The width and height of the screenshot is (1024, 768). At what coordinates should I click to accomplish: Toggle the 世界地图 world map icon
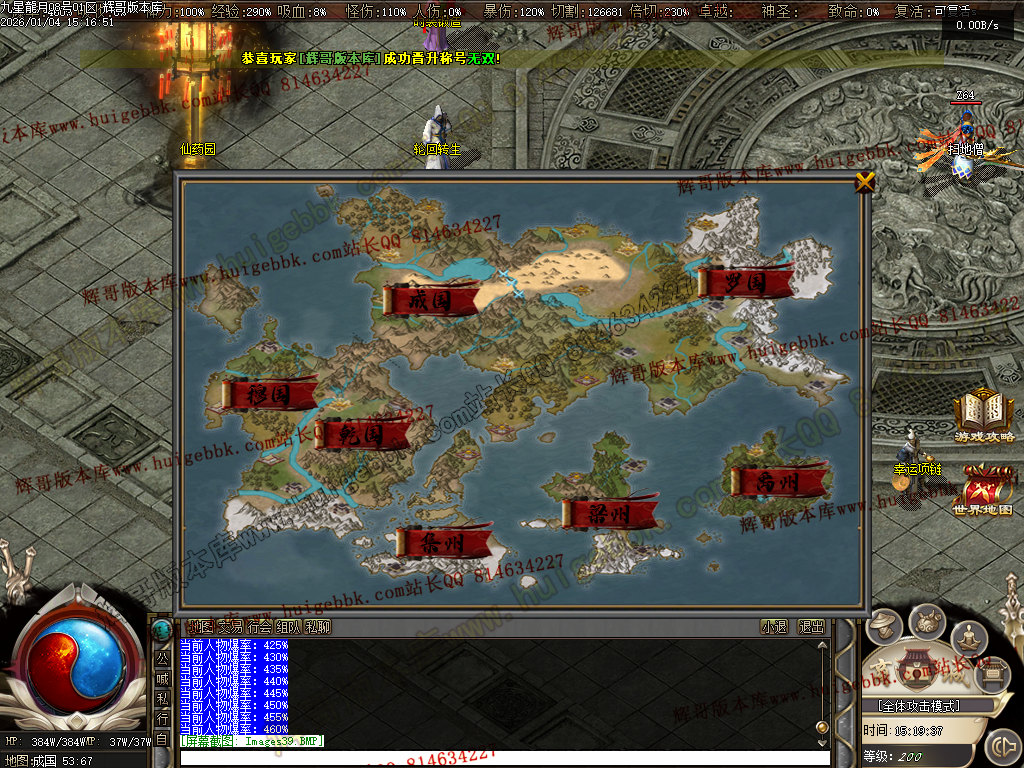tap(982, 490)
